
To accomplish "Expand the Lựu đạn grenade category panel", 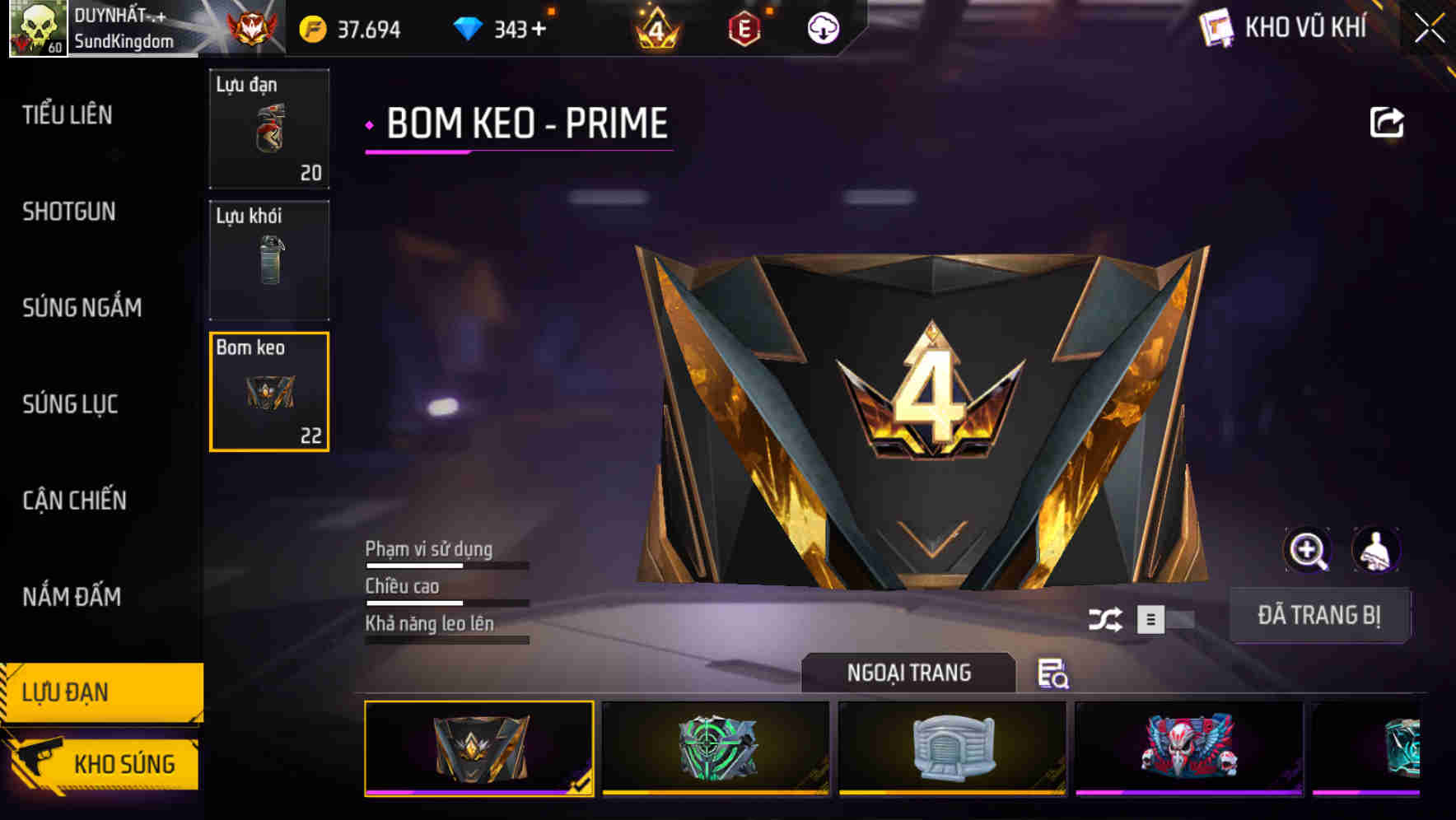I will (269, 129).
